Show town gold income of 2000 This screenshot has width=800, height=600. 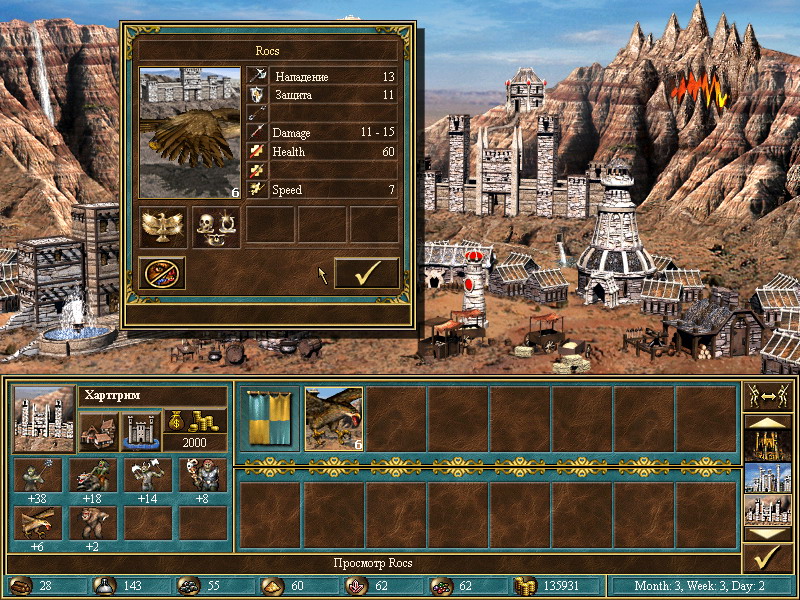(x=194, y=430)
